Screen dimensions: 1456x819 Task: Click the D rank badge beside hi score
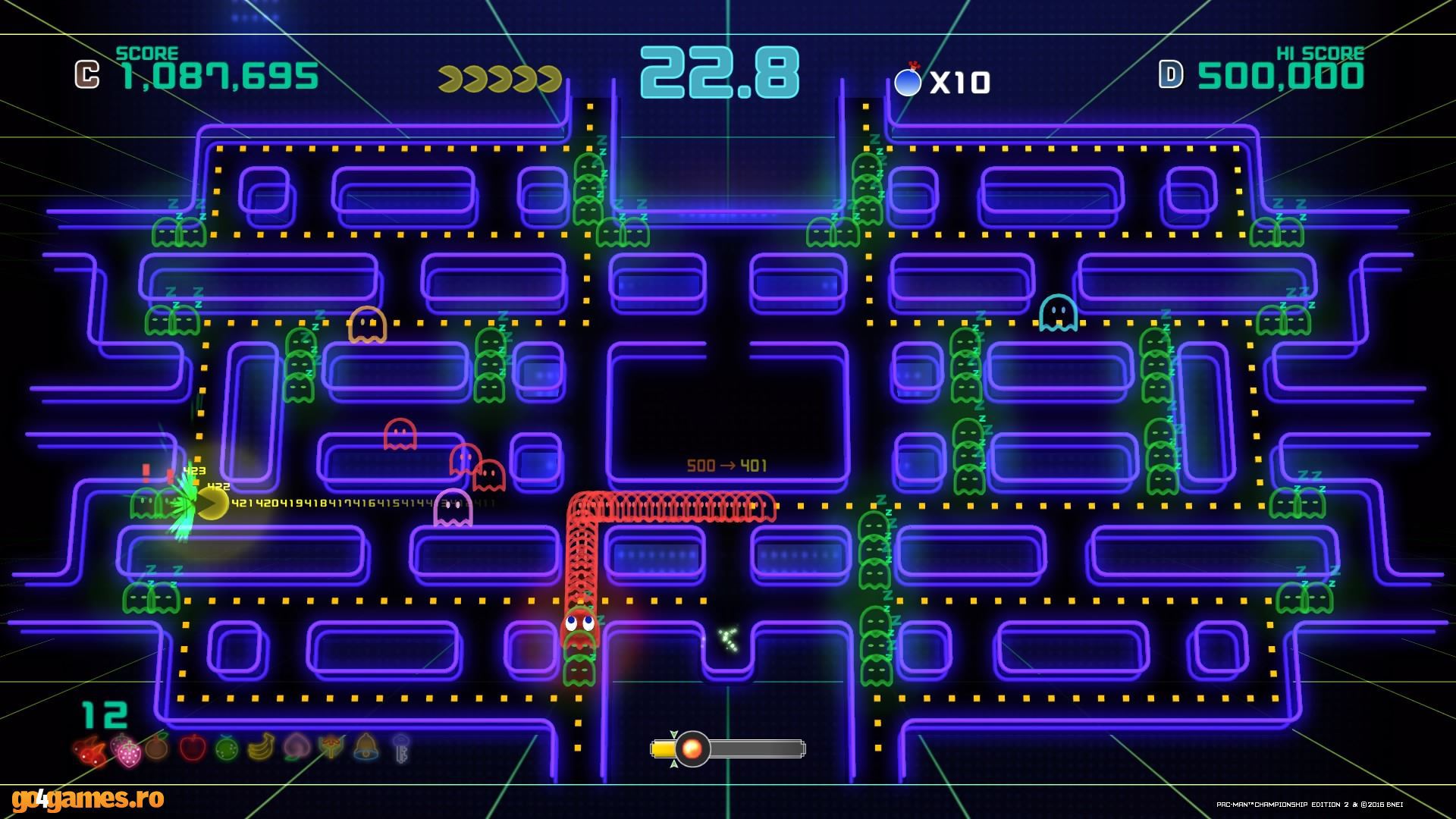click(1171, 74)
